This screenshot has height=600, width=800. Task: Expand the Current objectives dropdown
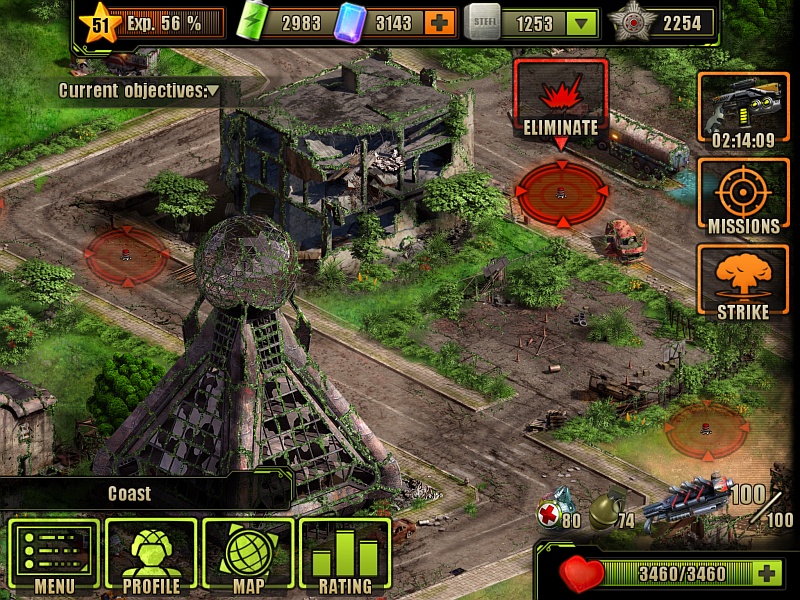[213, 91]
